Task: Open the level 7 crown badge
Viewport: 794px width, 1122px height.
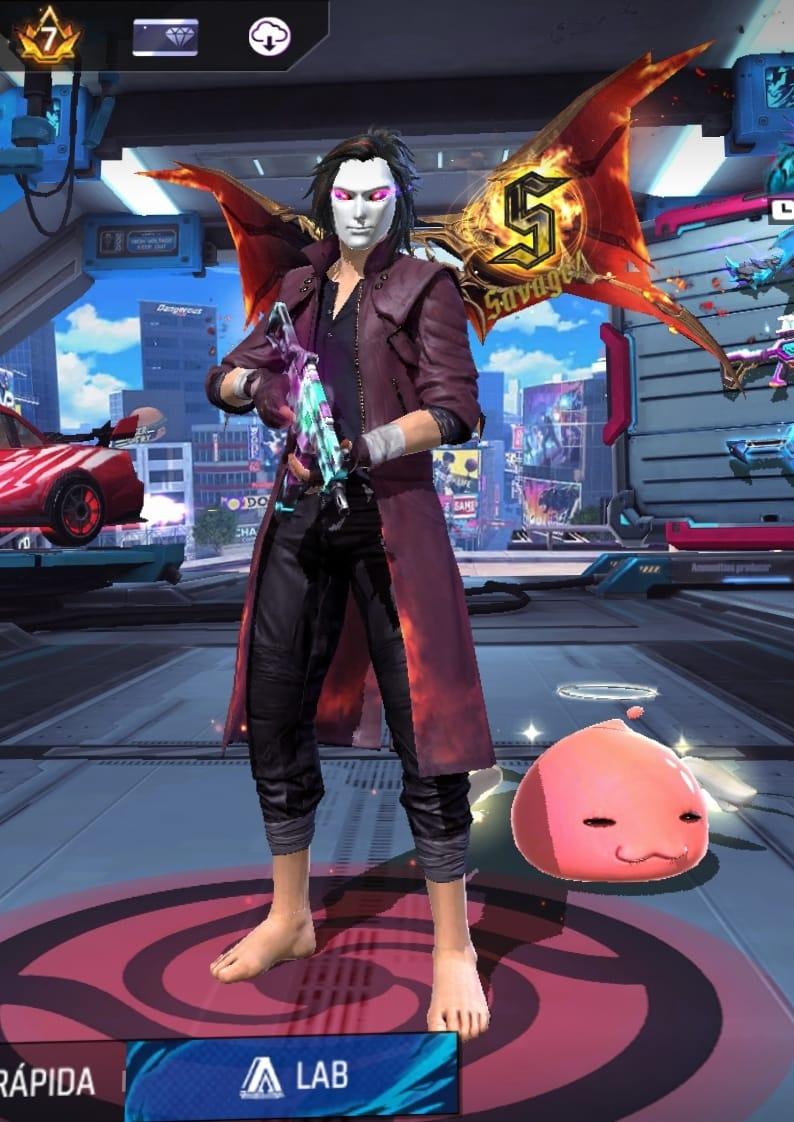Action: pos(47,38)
